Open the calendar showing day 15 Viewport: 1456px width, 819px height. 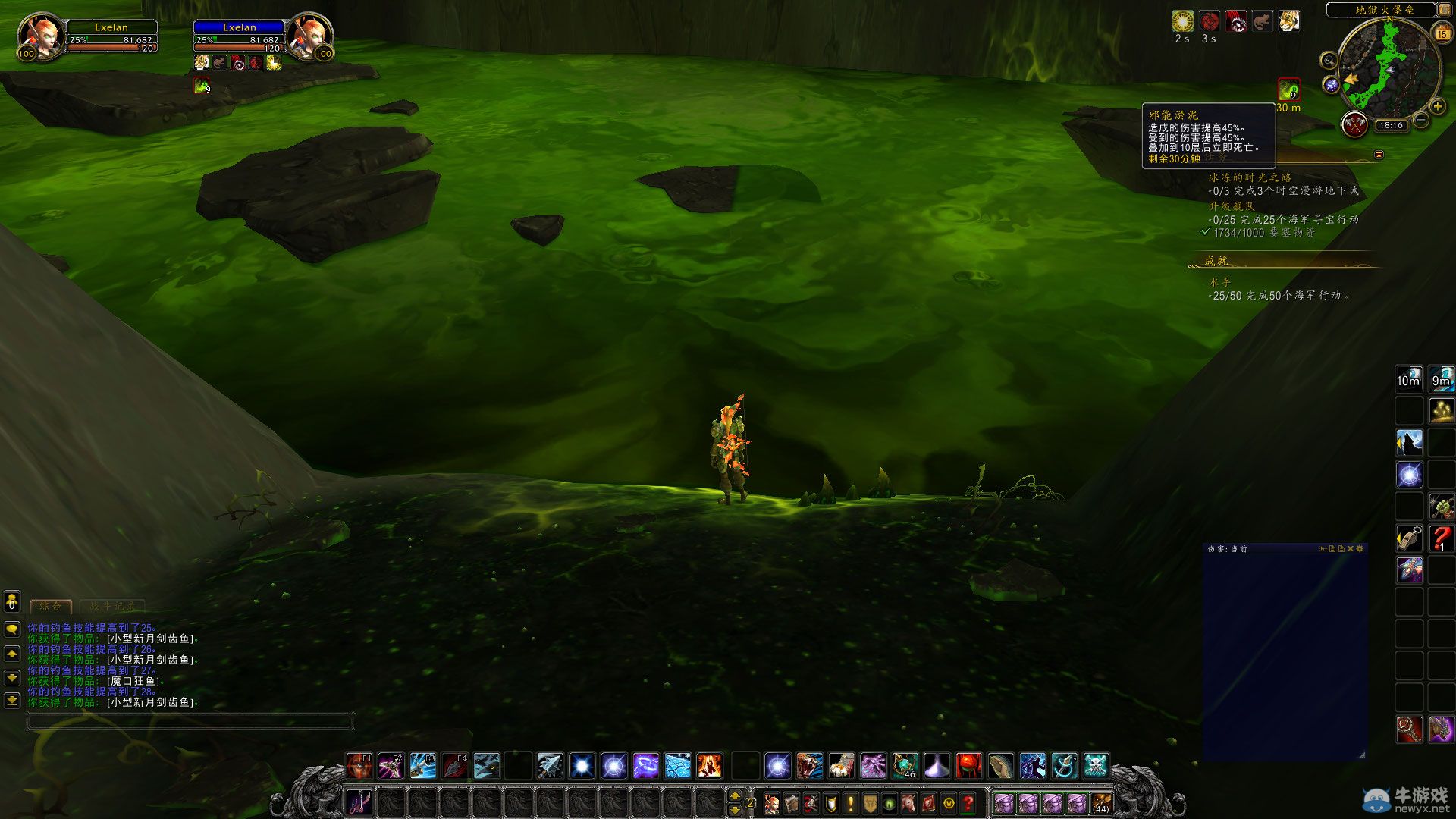(x=1442, y=33)
